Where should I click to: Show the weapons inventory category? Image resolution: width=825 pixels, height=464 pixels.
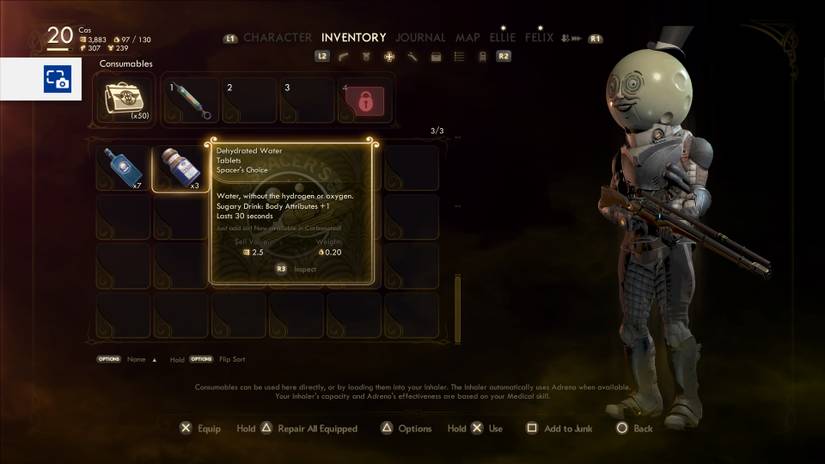[343, 57]
